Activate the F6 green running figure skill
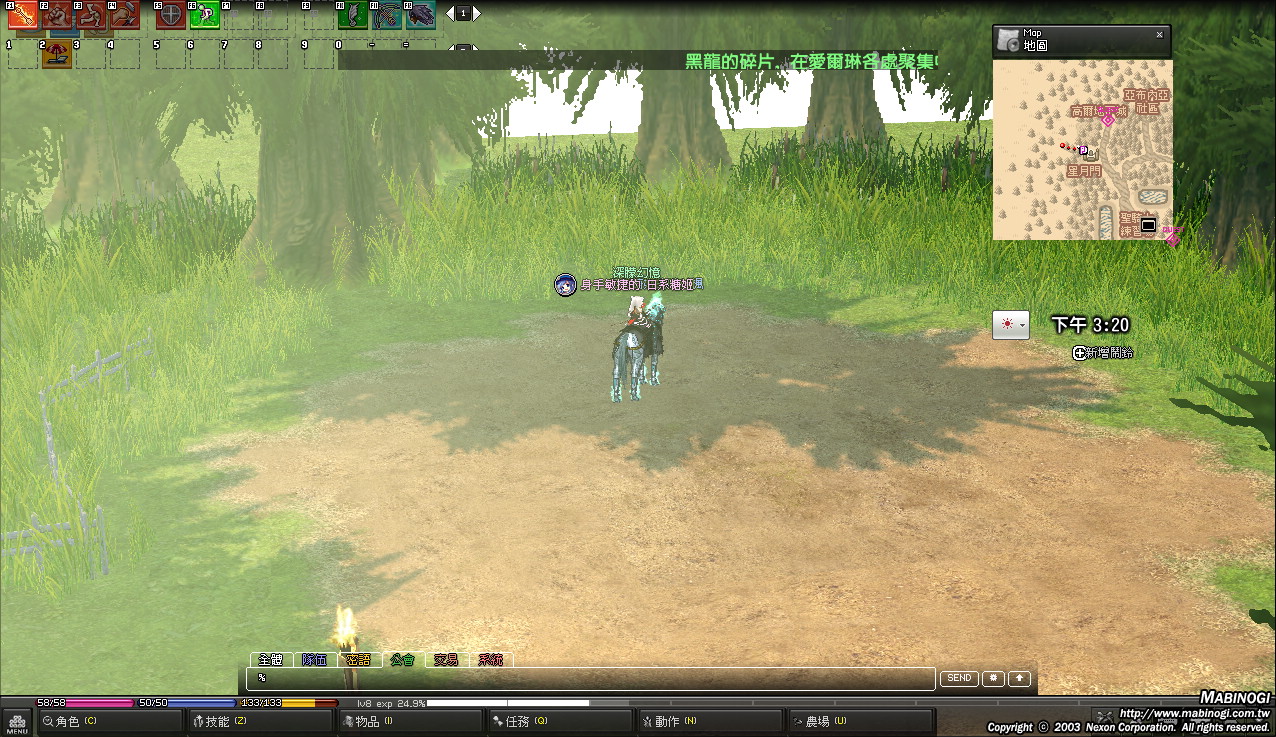This screenshot has height=737, width=1276. coord(204,15)
